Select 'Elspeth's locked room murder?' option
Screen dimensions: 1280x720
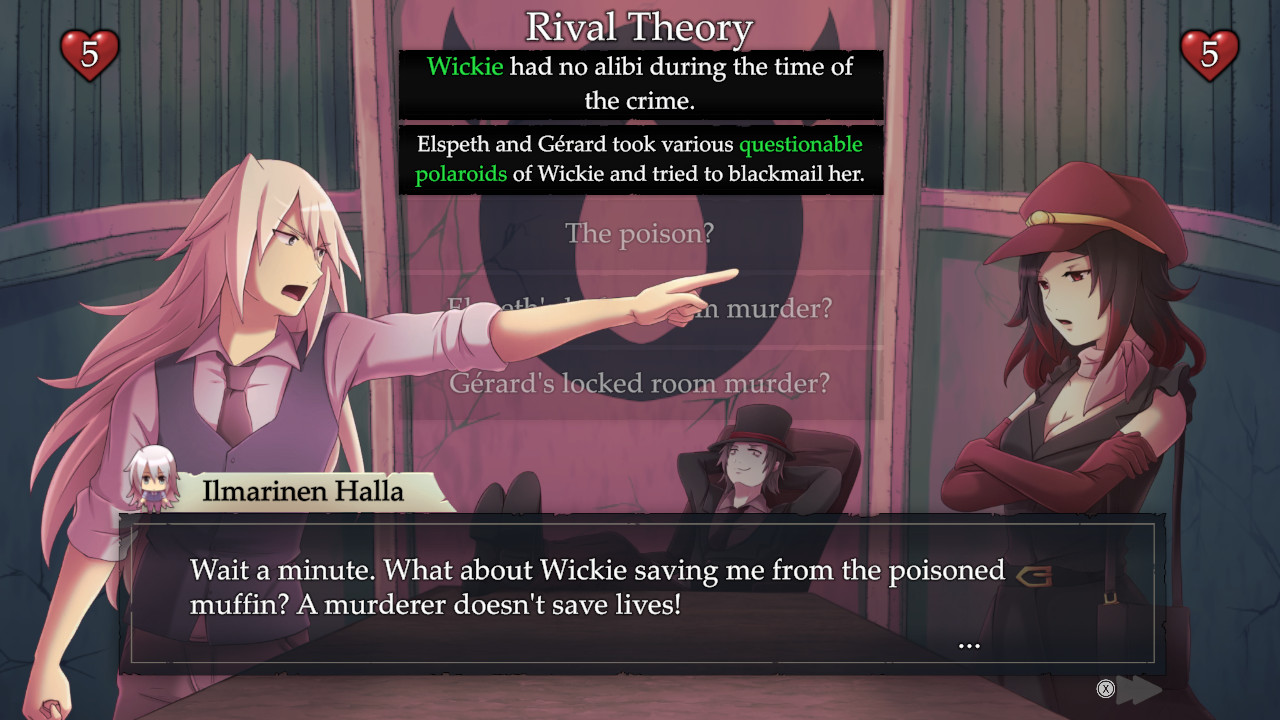640,308
